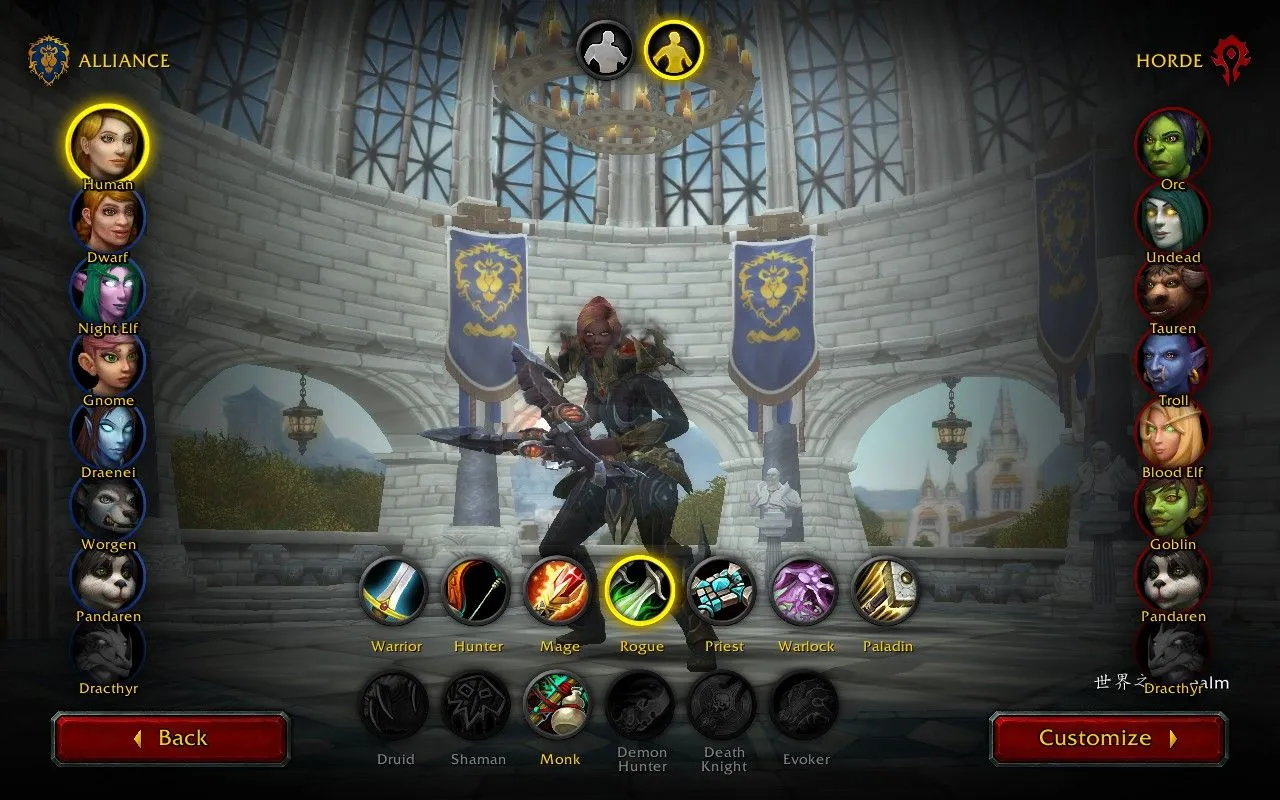Select the Hunter class icon

[476, 591]
